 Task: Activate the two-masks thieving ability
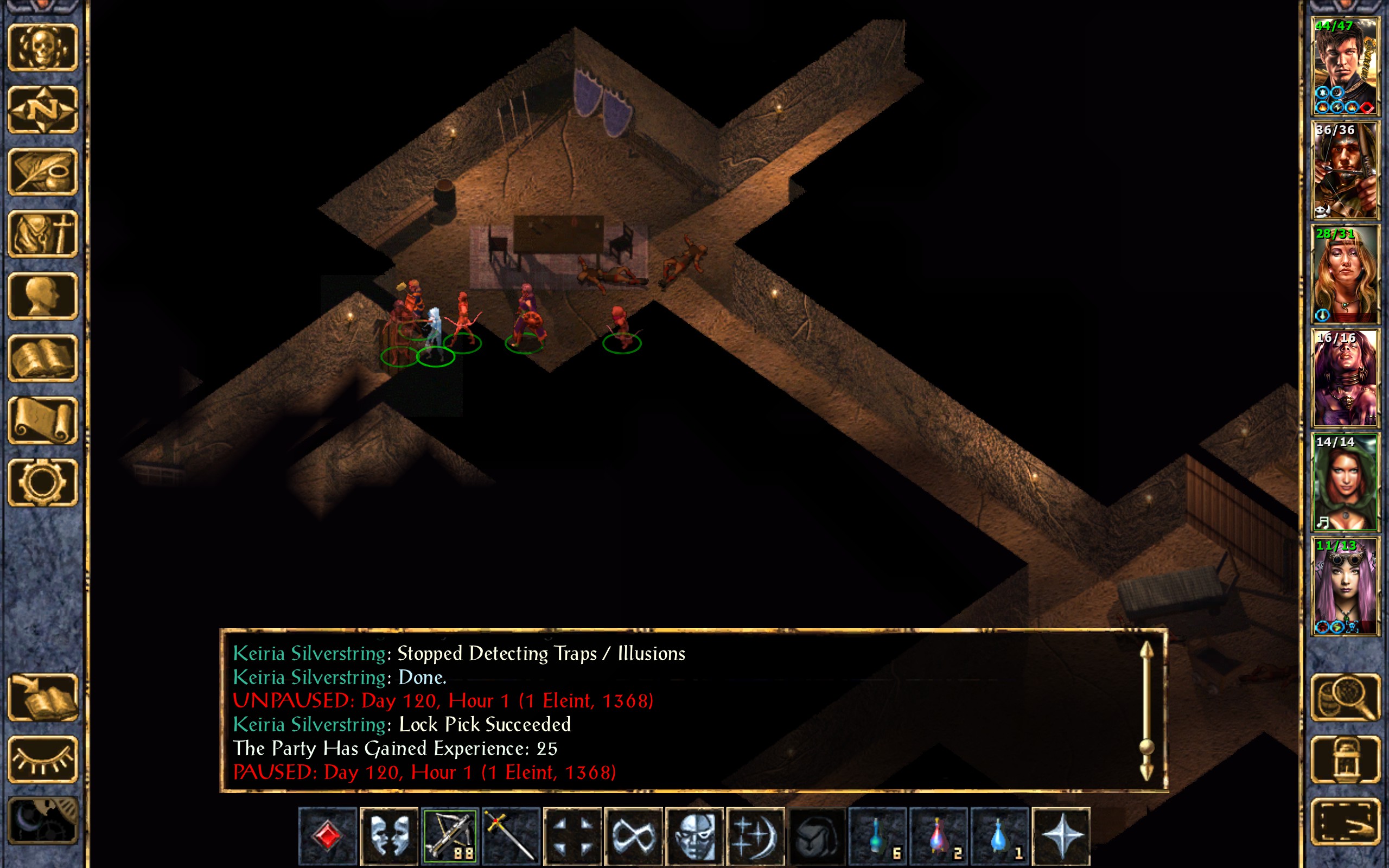[388, 835]
